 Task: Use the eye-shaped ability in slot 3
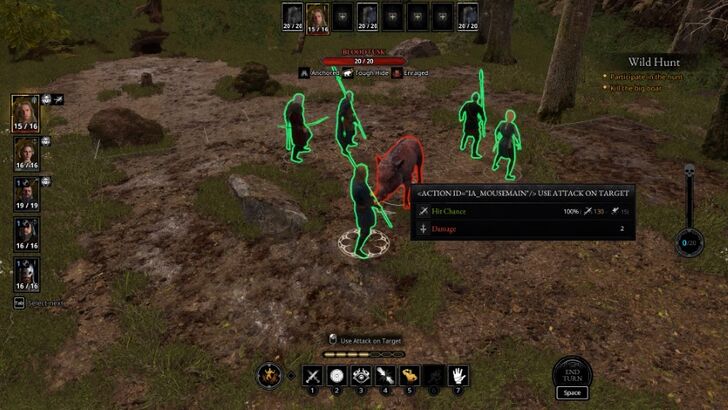click(360, 376)
